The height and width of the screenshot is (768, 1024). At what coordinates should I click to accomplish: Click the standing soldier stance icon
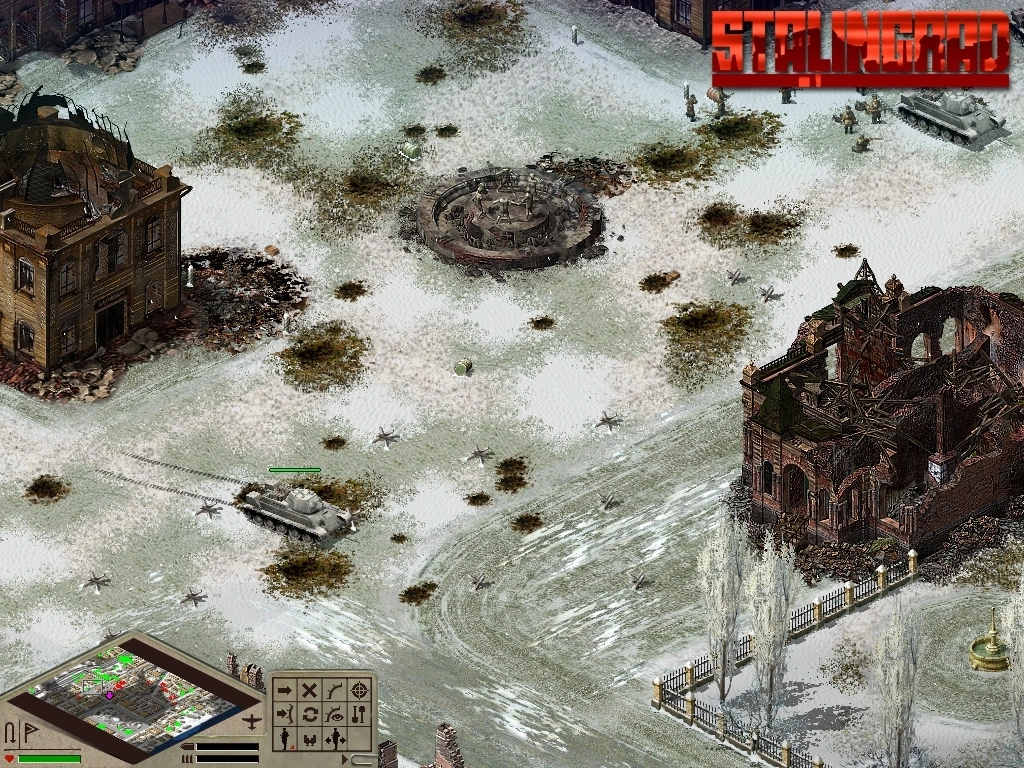[285, 739]
